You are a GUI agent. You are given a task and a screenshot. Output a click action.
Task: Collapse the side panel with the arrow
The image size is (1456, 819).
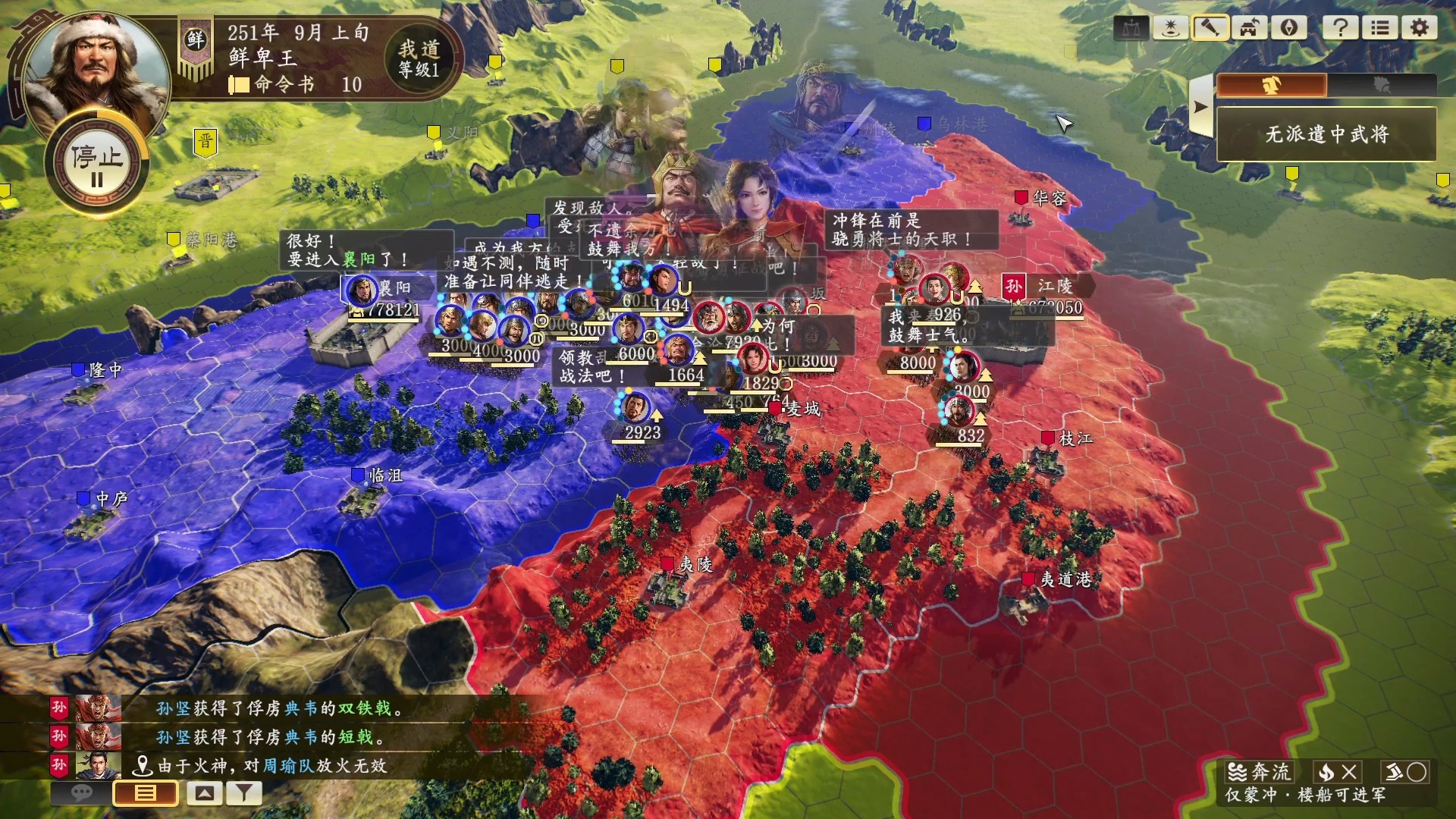click(x=1200, y=107)
